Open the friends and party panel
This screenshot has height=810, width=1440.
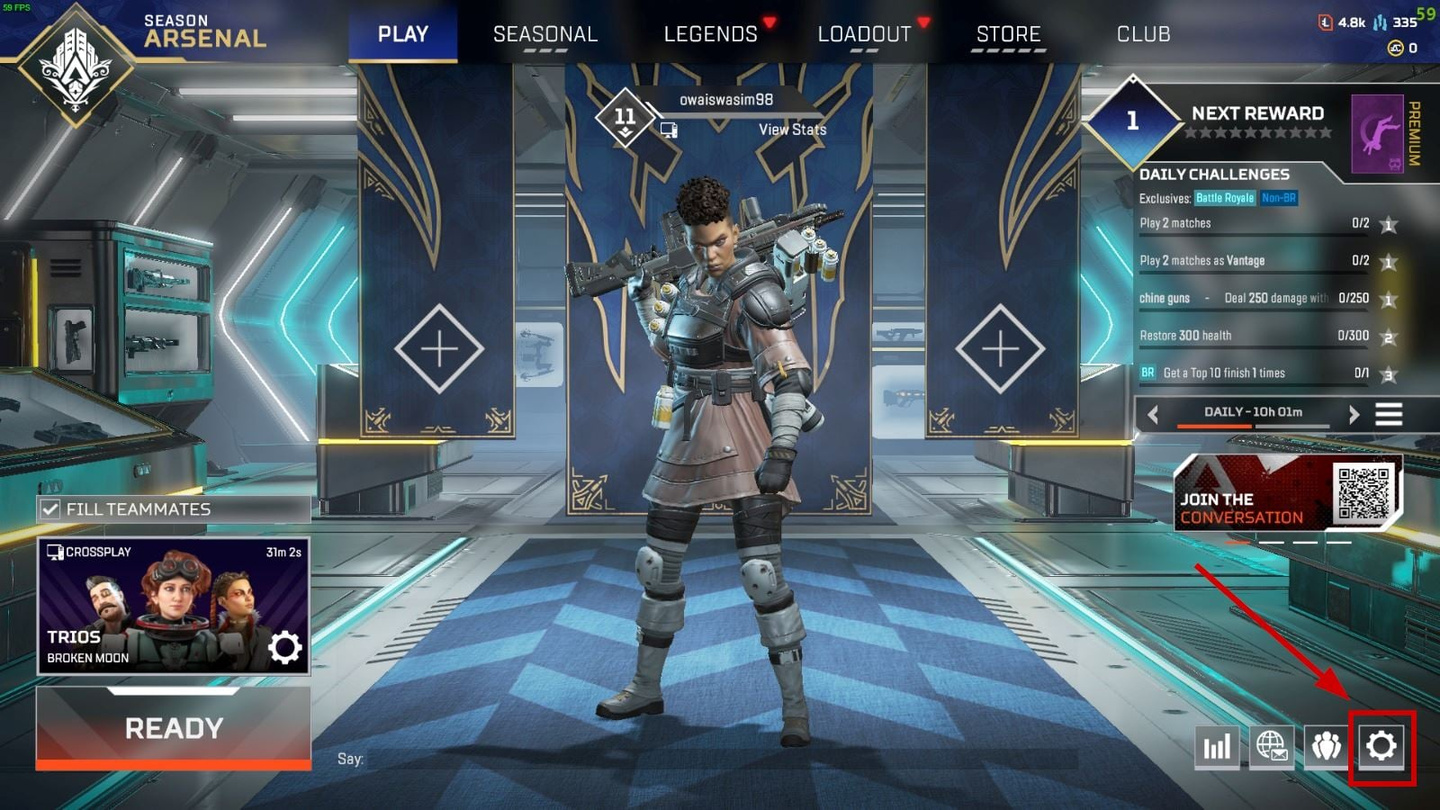[1326, 745]
